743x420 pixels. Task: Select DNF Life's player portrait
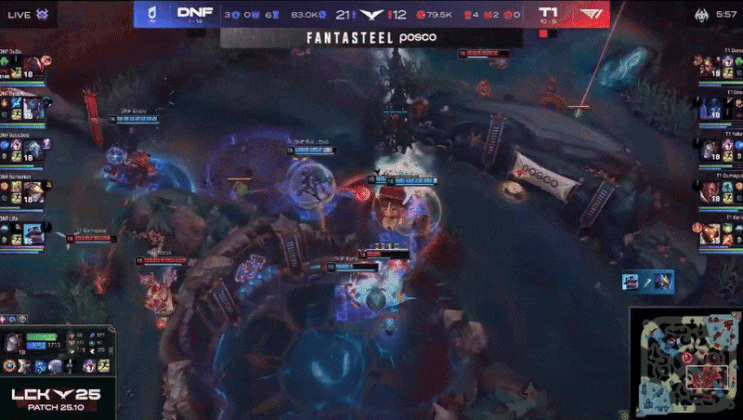33,232
